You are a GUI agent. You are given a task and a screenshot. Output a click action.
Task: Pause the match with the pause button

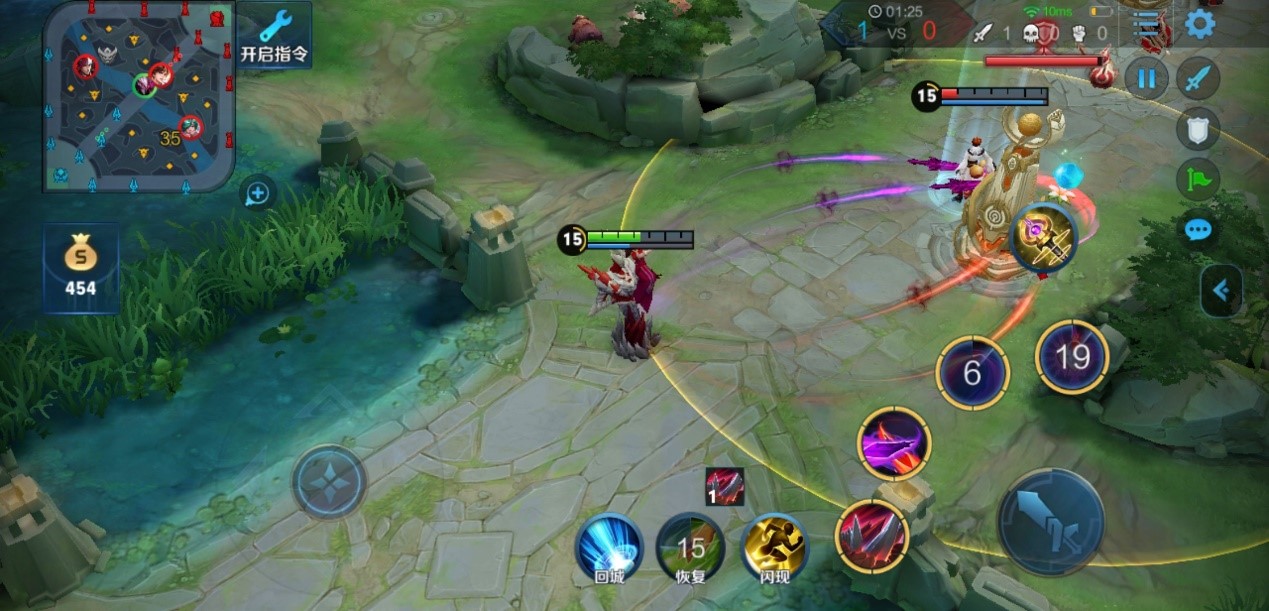[x=1146, y=78]
